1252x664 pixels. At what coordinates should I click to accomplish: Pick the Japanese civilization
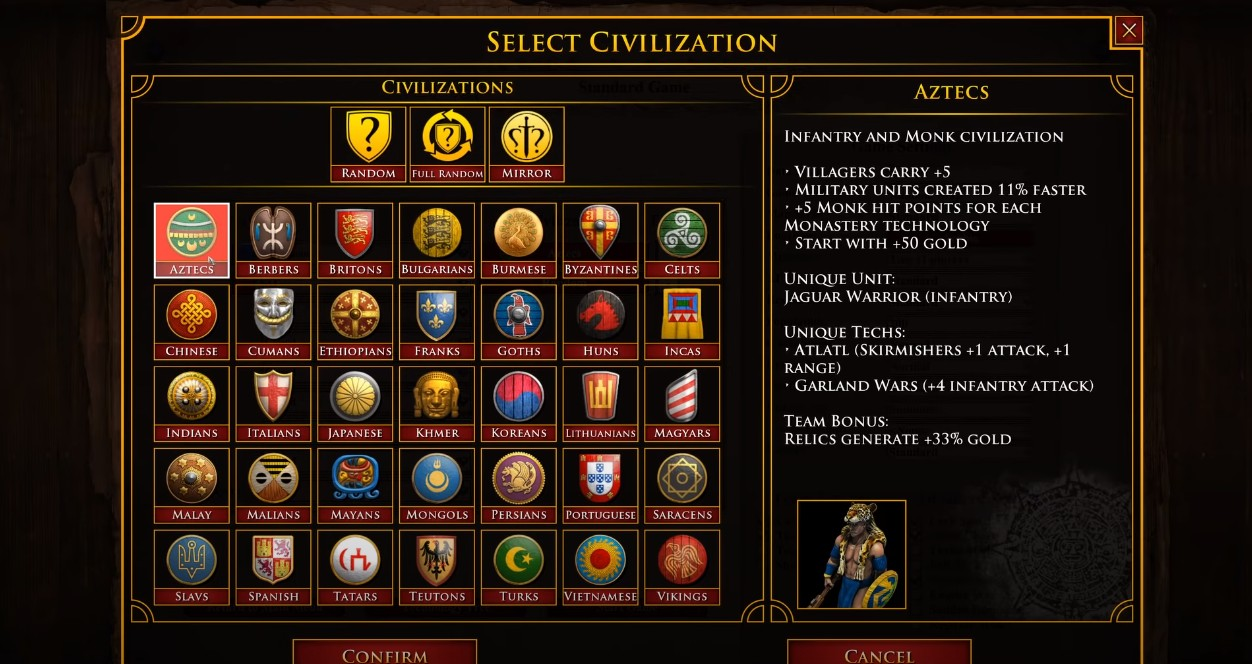click(355, 404)
